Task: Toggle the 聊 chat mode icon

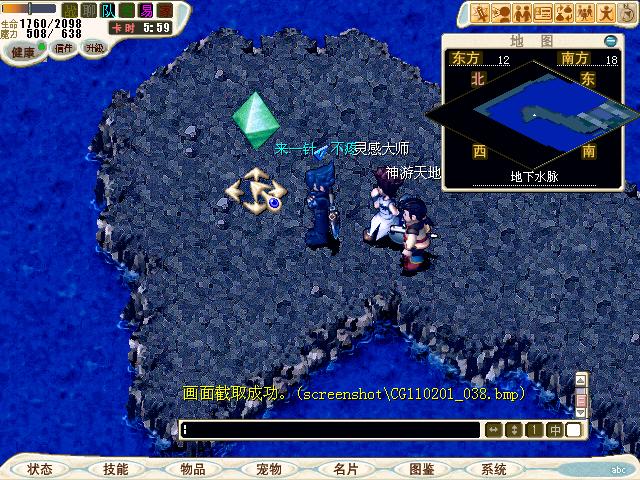Action: 88,10
